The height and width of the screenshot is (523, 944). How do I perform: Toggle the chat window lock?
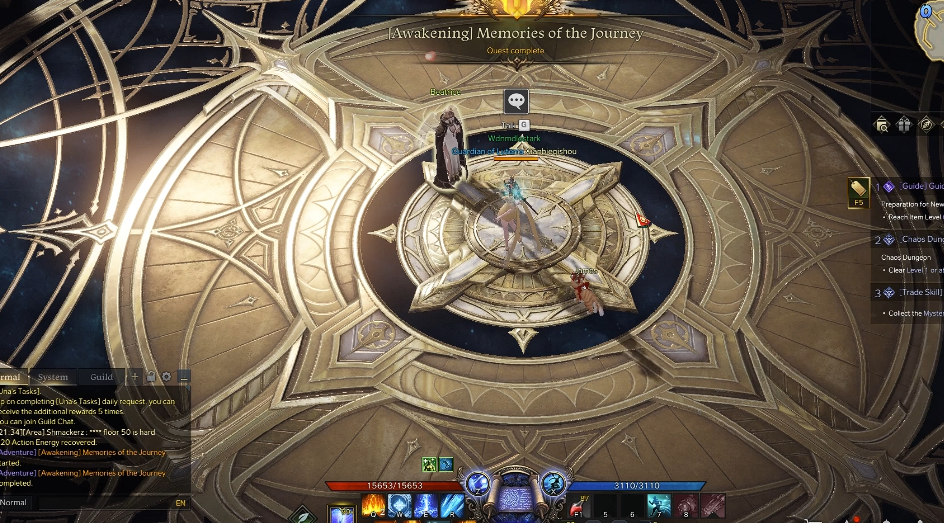151,377
